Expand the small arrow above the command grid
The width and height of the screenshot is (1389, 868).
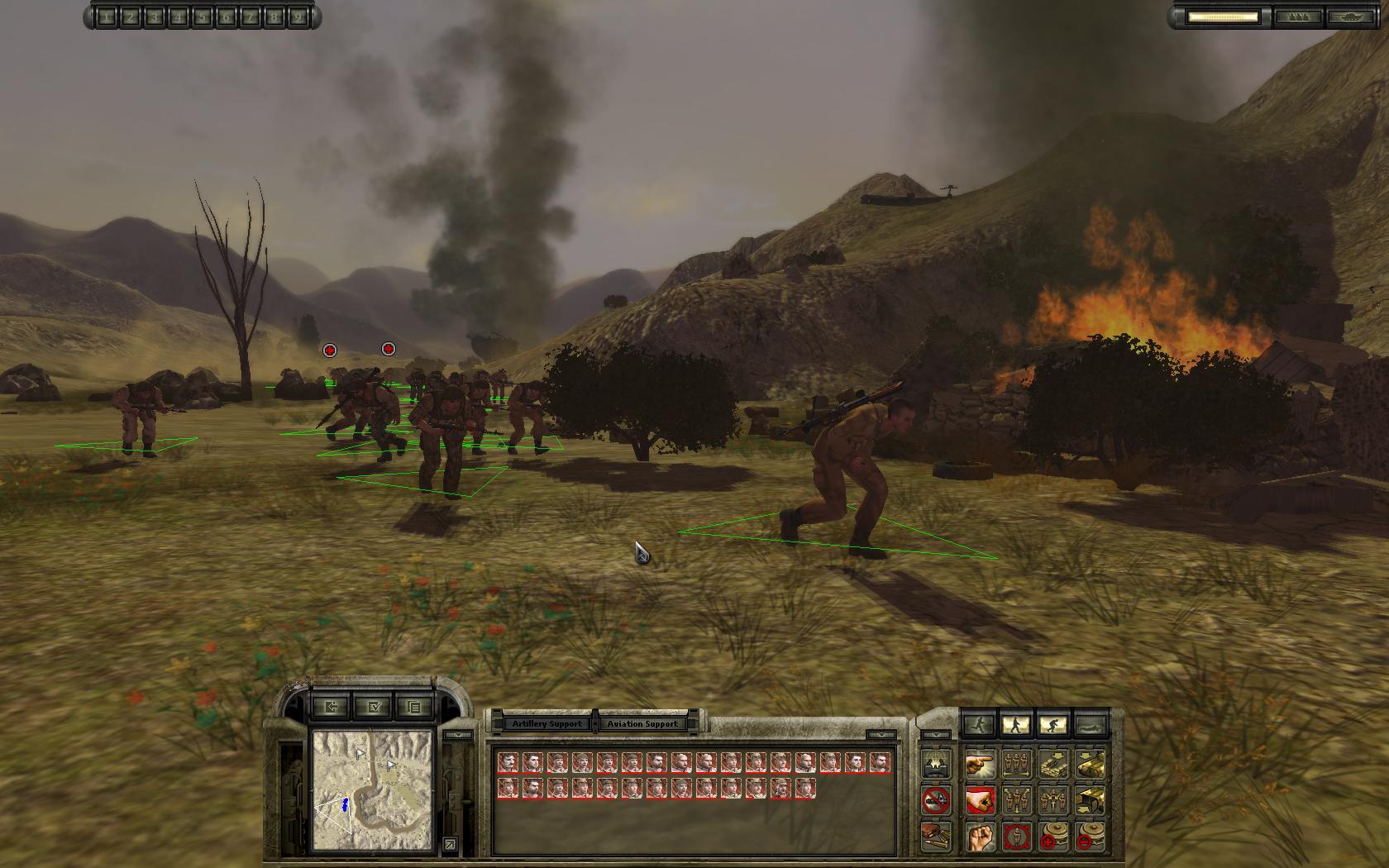click(937, 735)
